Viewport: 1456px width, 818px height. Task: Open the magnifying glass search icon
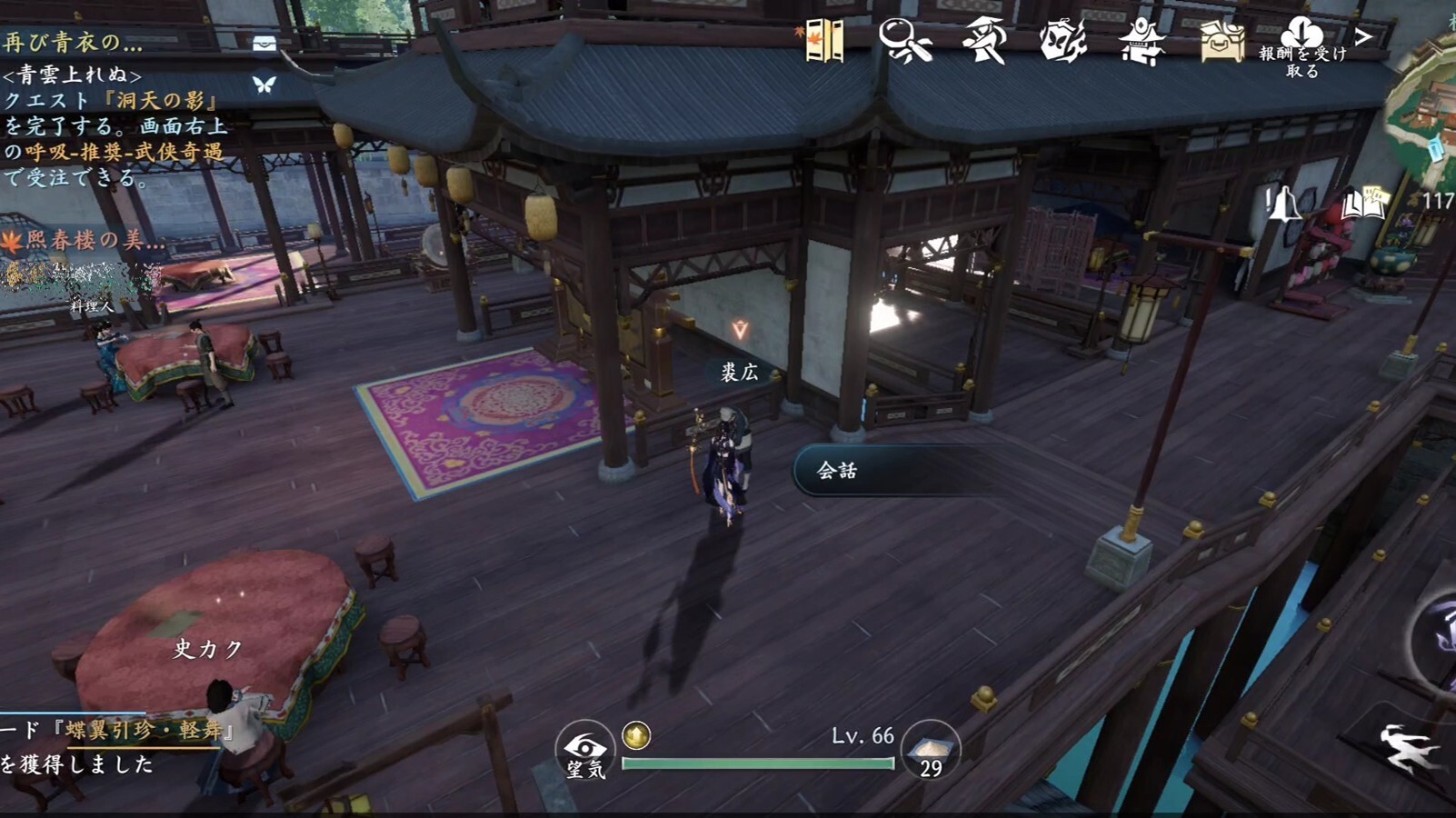904,42
